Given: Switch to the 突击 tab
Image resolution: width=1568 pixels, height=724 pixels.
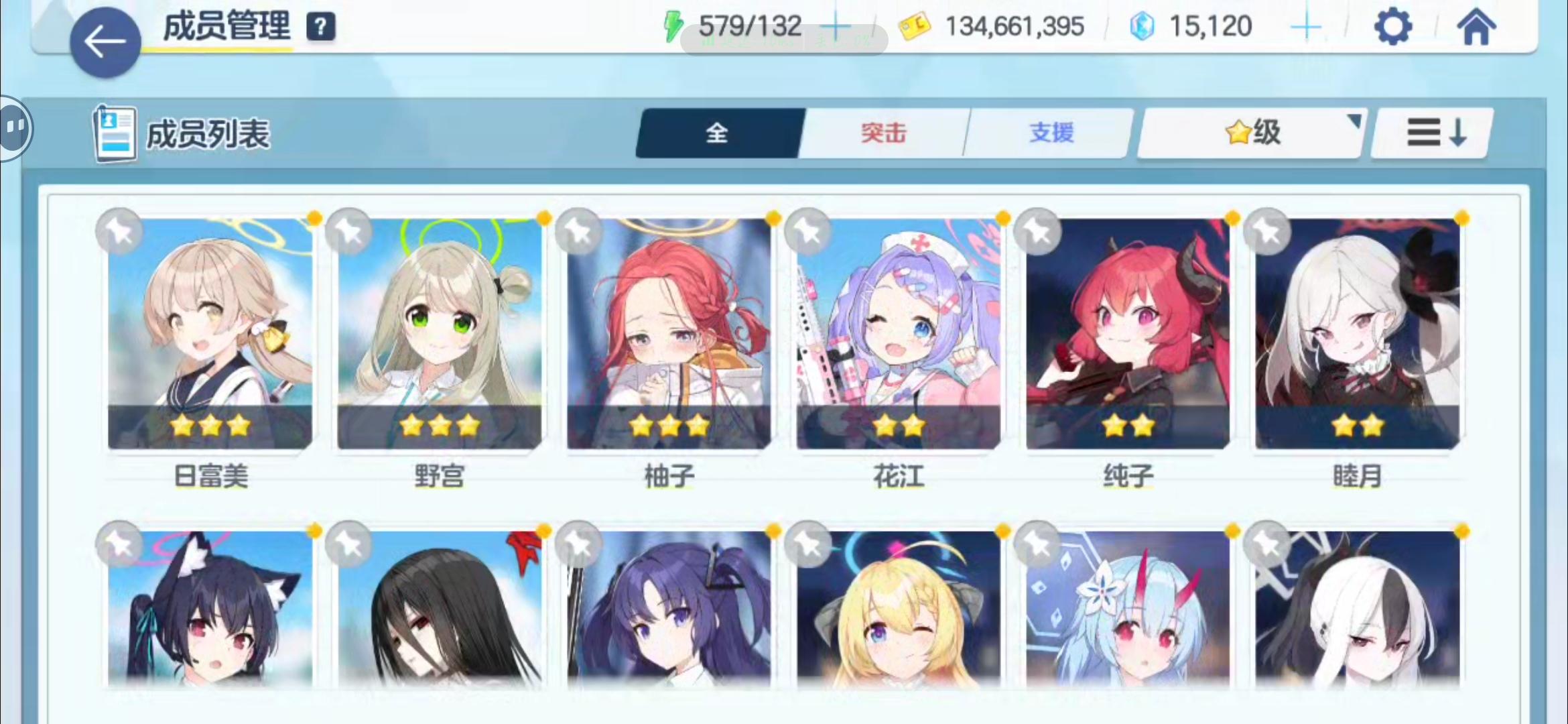Looking at the screenshot, I should (883, 132).
